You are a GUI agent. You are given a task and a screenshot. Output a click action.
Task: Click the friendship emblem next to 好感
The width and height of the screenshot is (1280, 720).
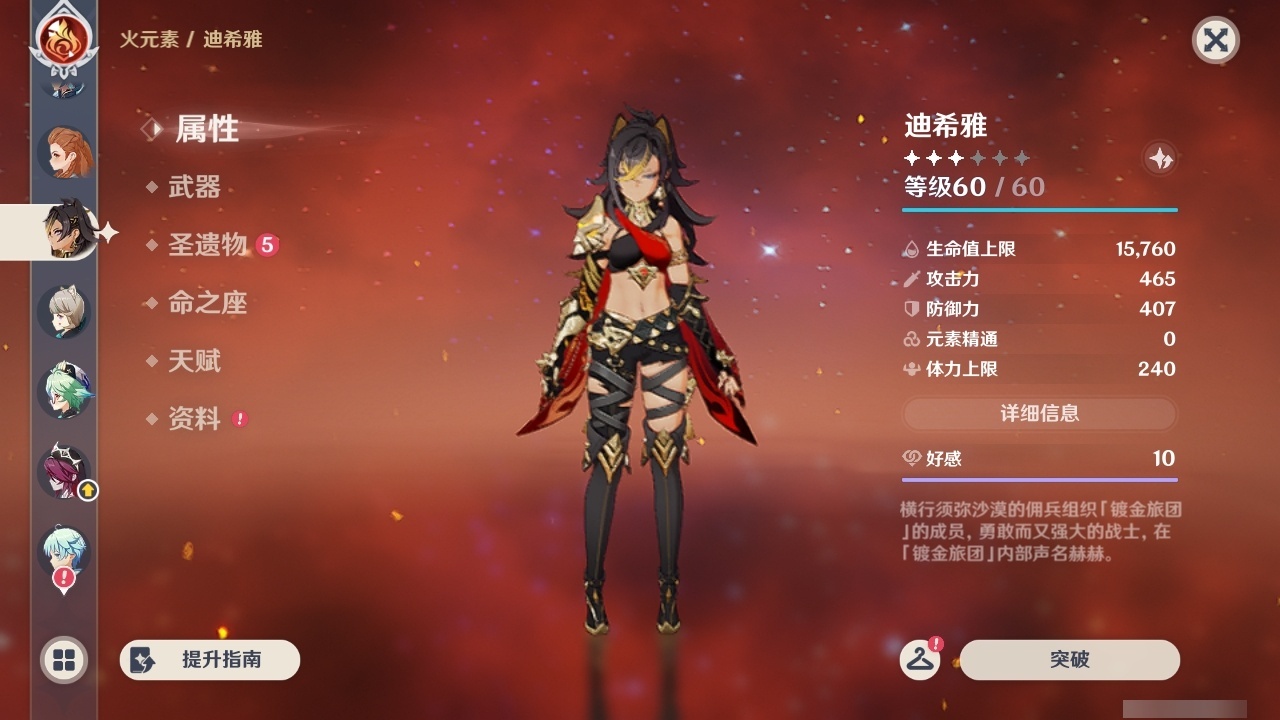tap(912, 459)
